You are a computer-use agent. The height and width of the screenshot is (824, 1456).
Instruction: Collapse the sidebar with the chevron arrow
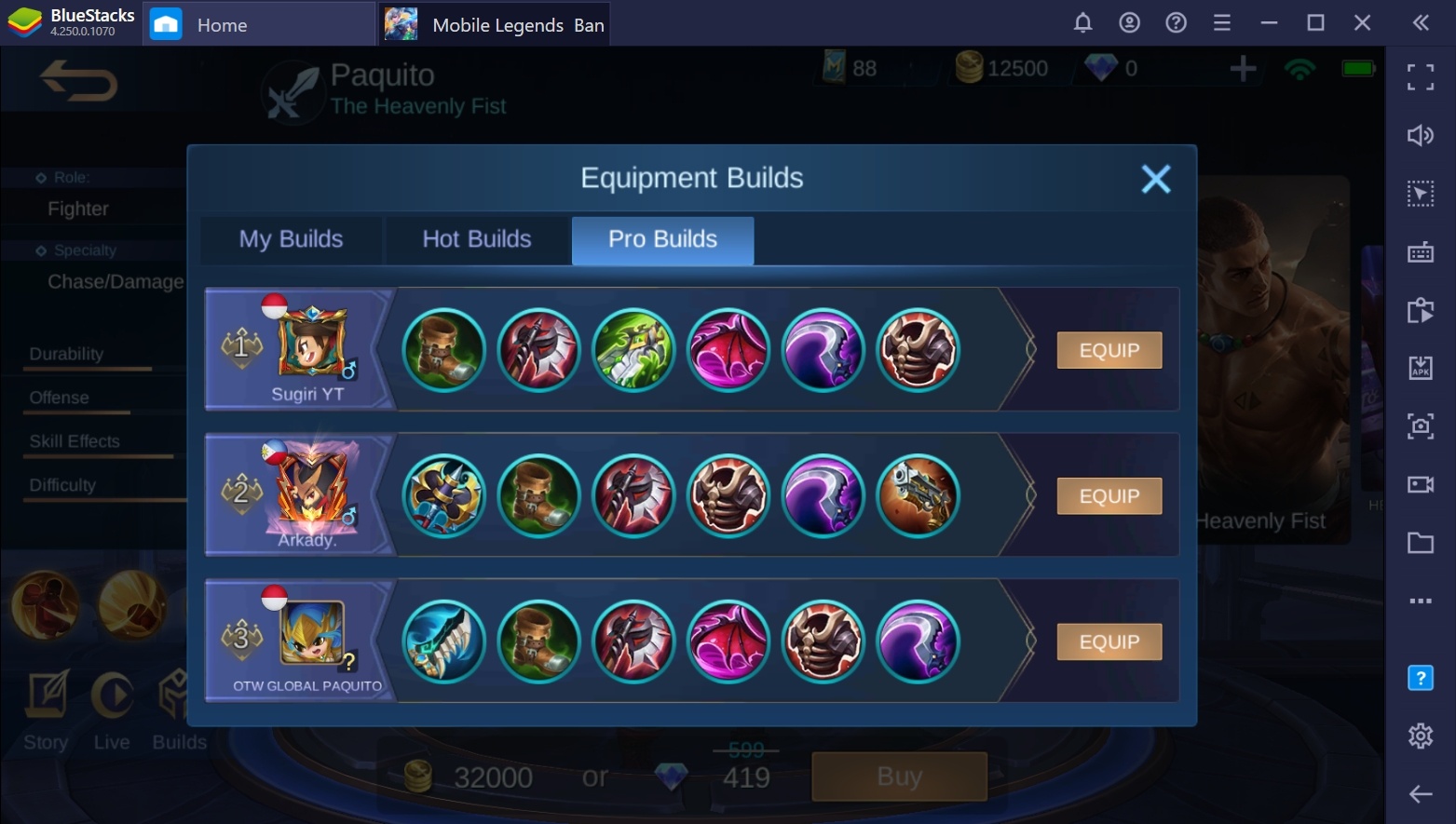[x=1420, y=21]
